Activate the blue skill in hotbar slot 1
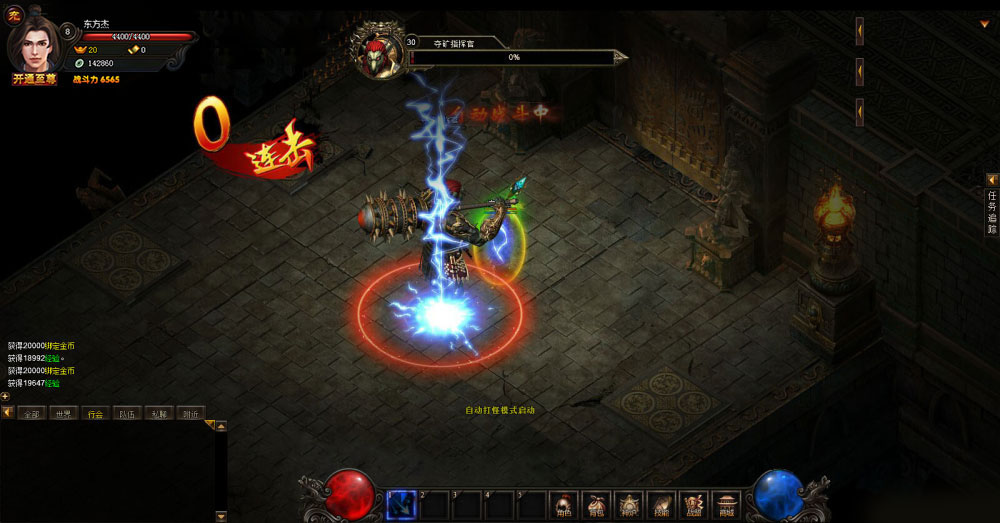The width and height of the screenshot is (1000, 523). pyautogui.click(x=401, y=505)
